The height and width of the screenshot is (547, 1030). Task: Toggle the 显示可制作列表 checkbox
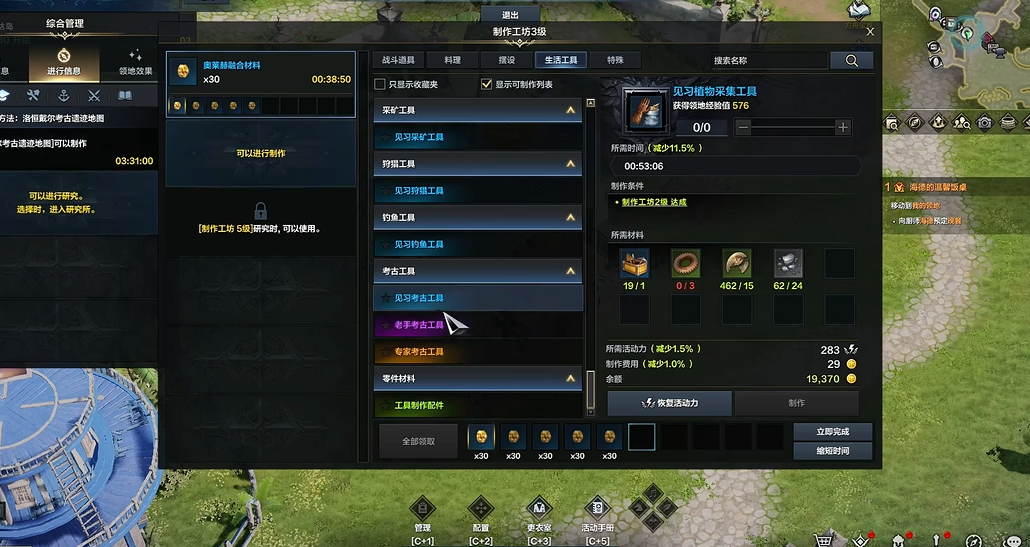click(487, 85)
